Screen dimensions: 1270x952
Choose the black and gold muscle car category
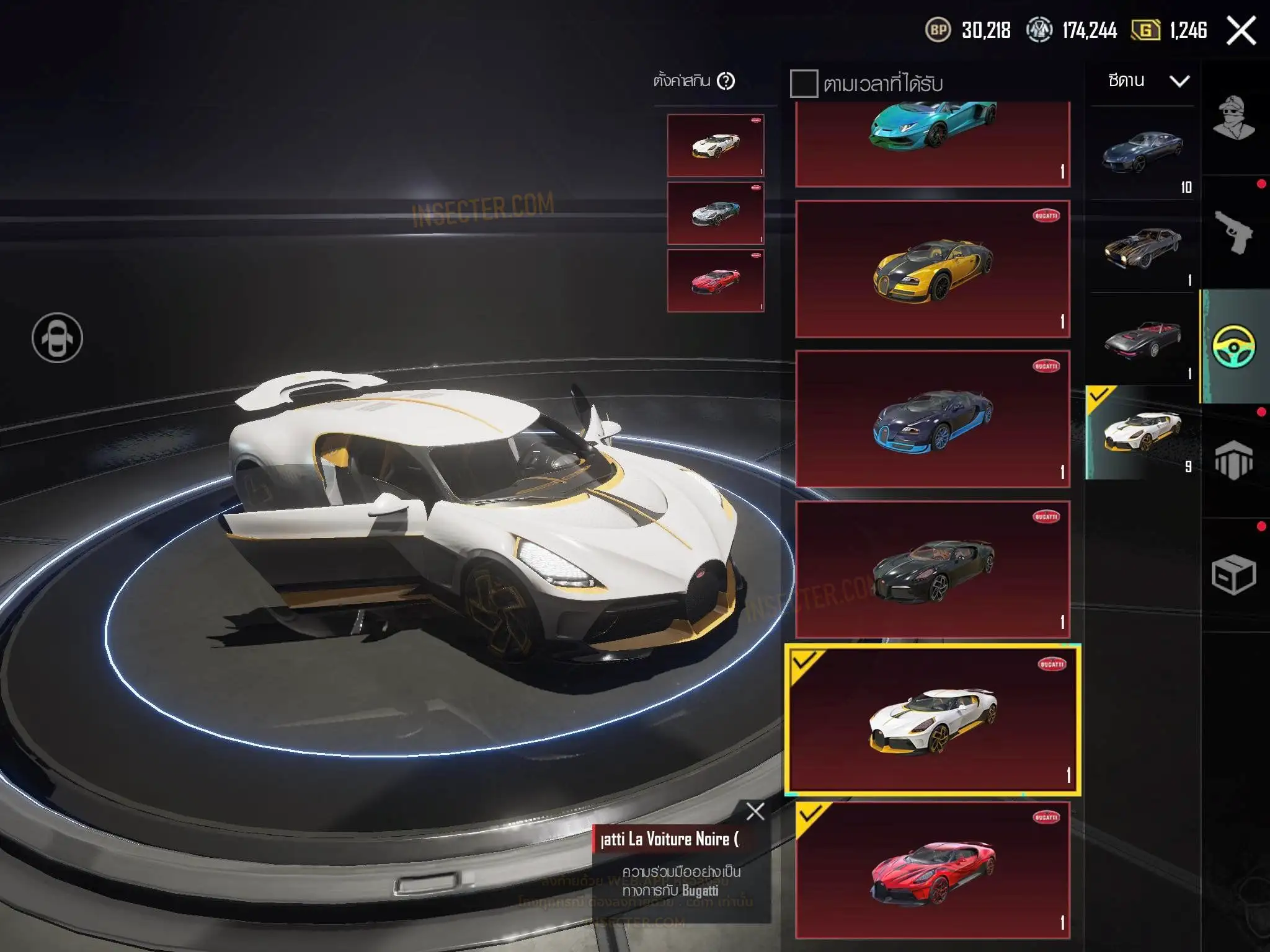[x=1142, y=247]
